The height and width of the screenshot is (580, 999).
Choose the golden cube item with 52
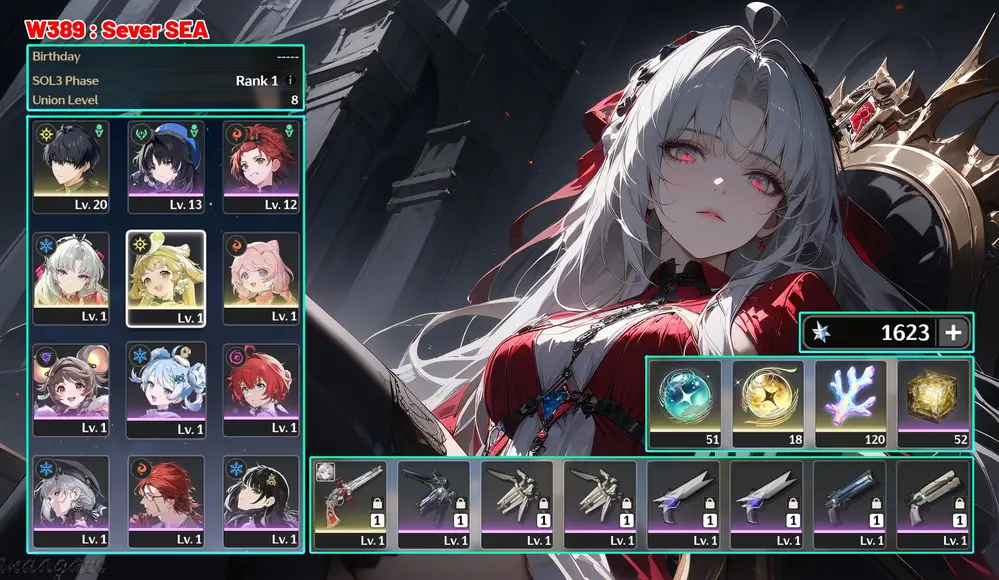coord(933,402)
